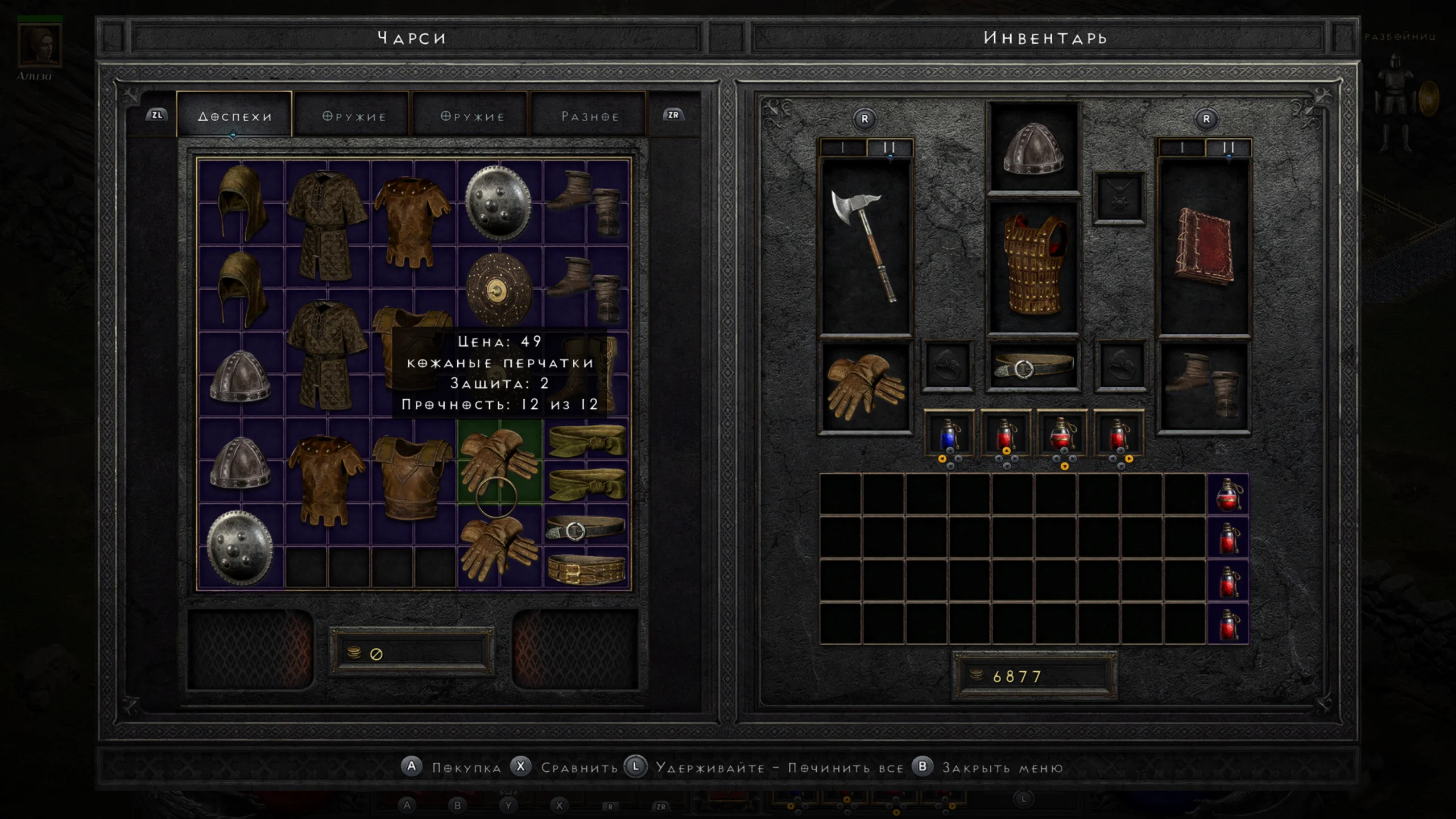Image resolution: width=1456 pixels, height=819 pixels.
Task: Select the pair of boots in top shop row
Action: point(586,202)
